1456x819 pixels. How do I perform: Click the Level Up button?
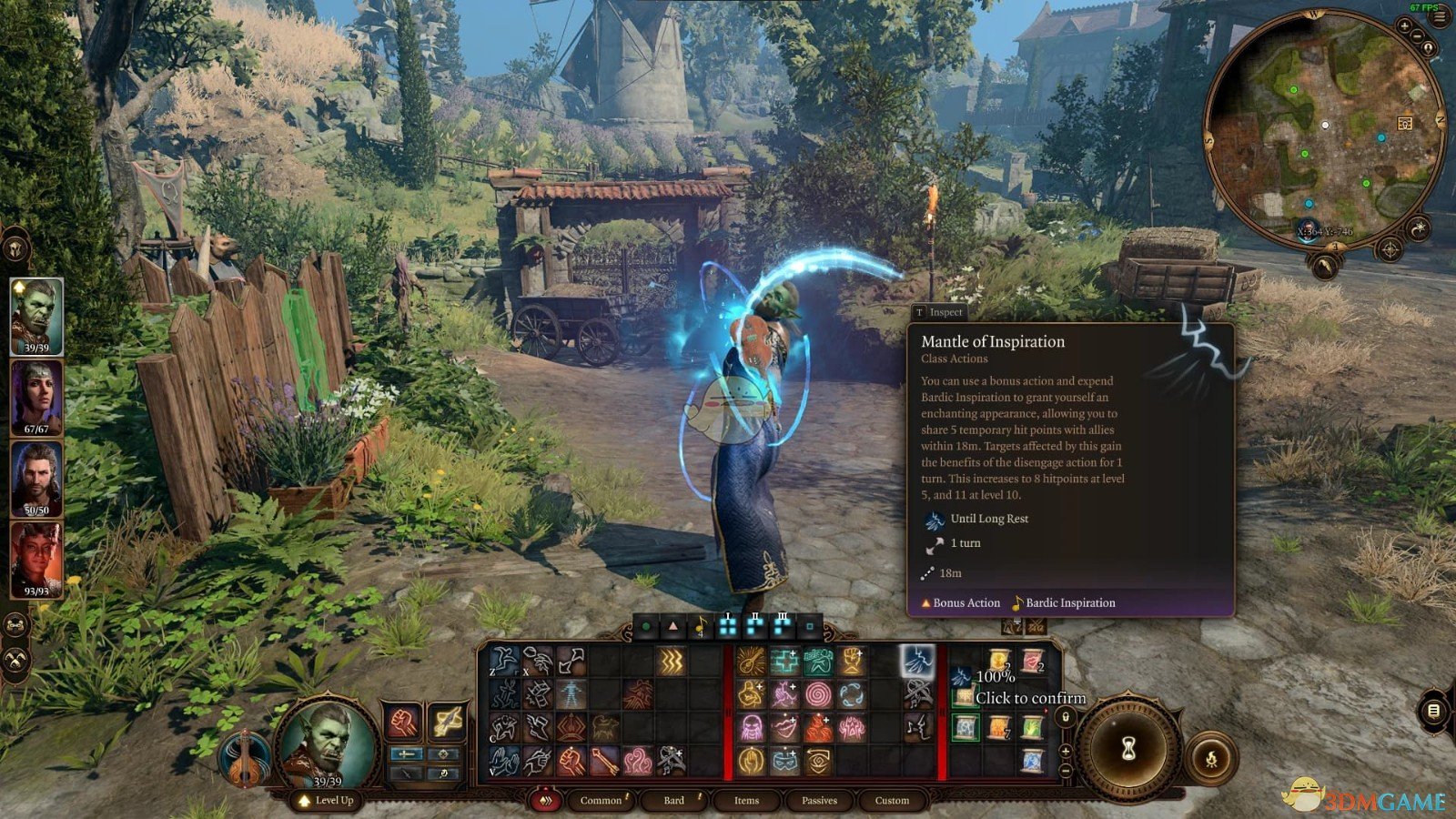pyautogui.click(x=326, y=801)
